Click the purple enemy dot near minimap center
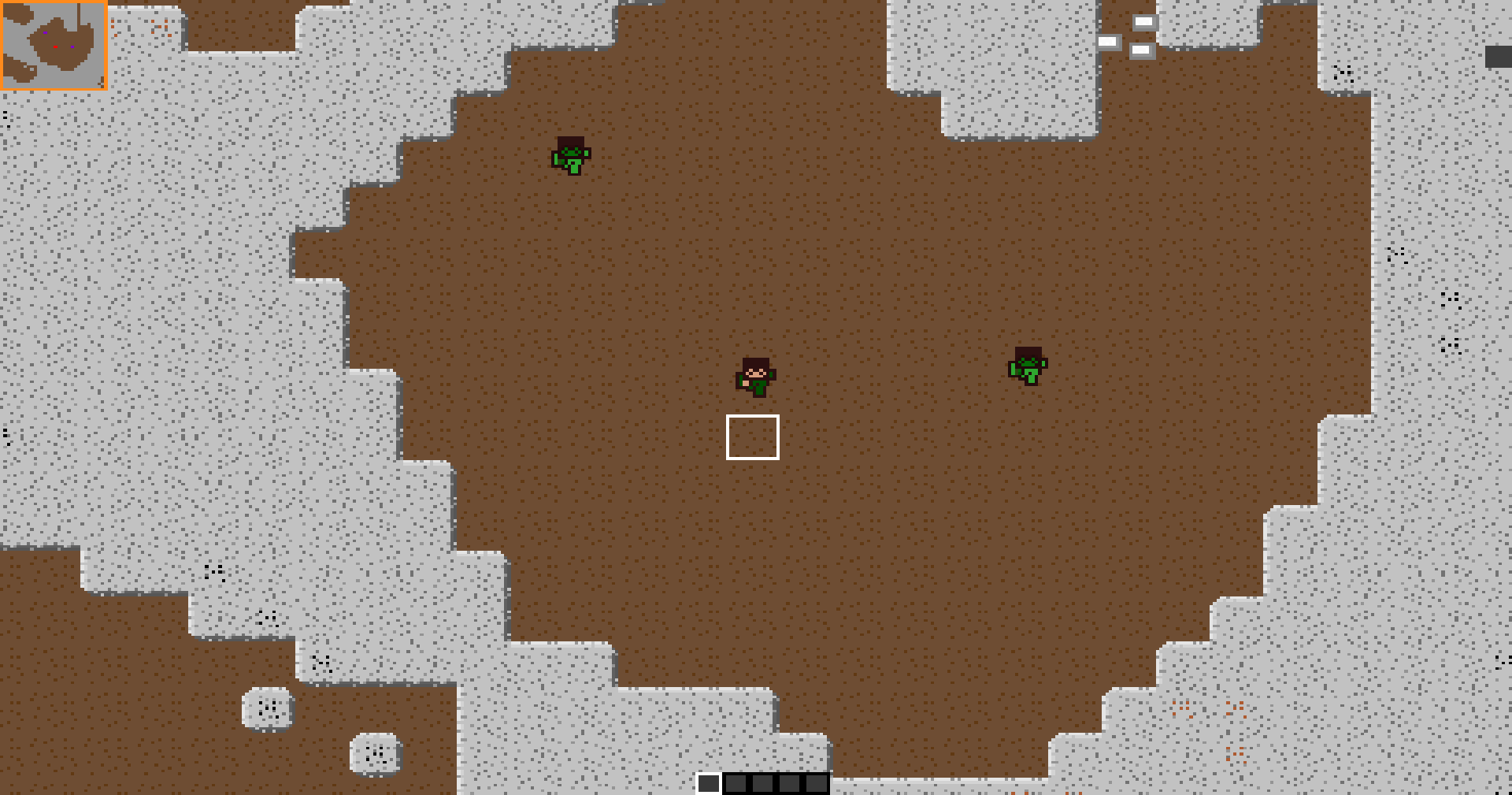The image size is (1512, 795). pyautogui.click(x=72, y=46)
